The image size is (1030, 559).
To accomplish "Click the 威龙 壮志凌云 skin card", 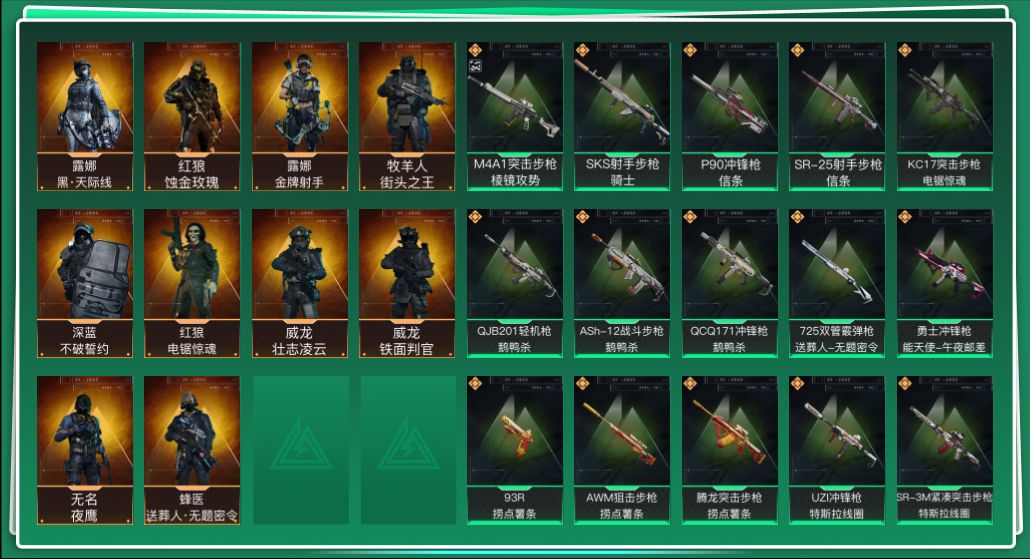I will [300, 283].
